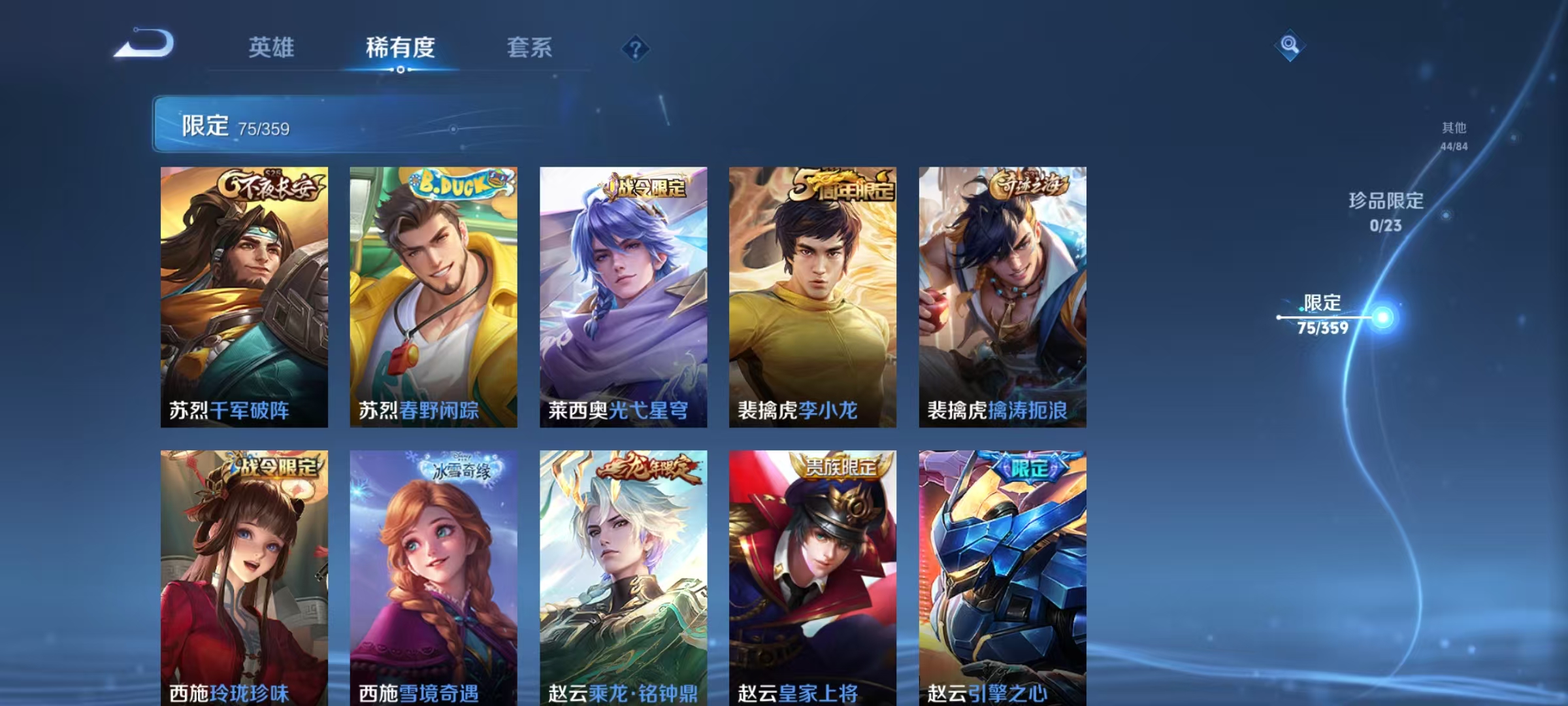This screenshot has width=1568, height=706.
Task: Open the 赵云乘龙·铭钟鼎 skin thumbnail
Action: (x=623, y=575)
